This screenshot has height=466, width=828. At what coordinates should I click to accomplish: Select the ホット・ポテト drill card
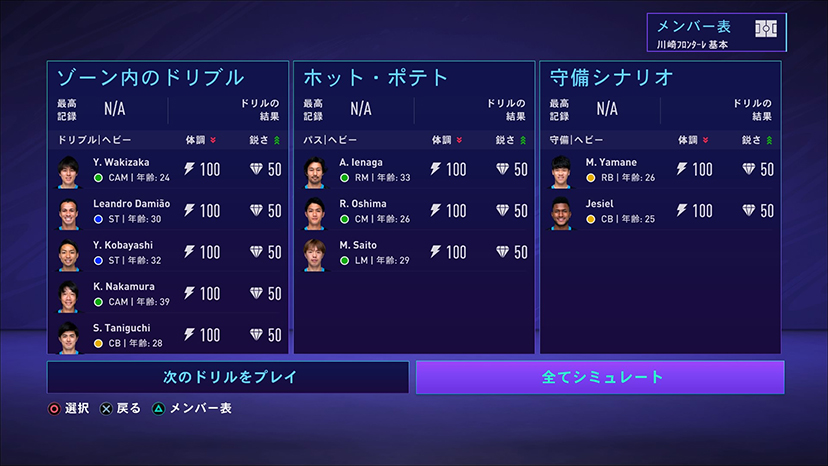(x=413, y=78)
